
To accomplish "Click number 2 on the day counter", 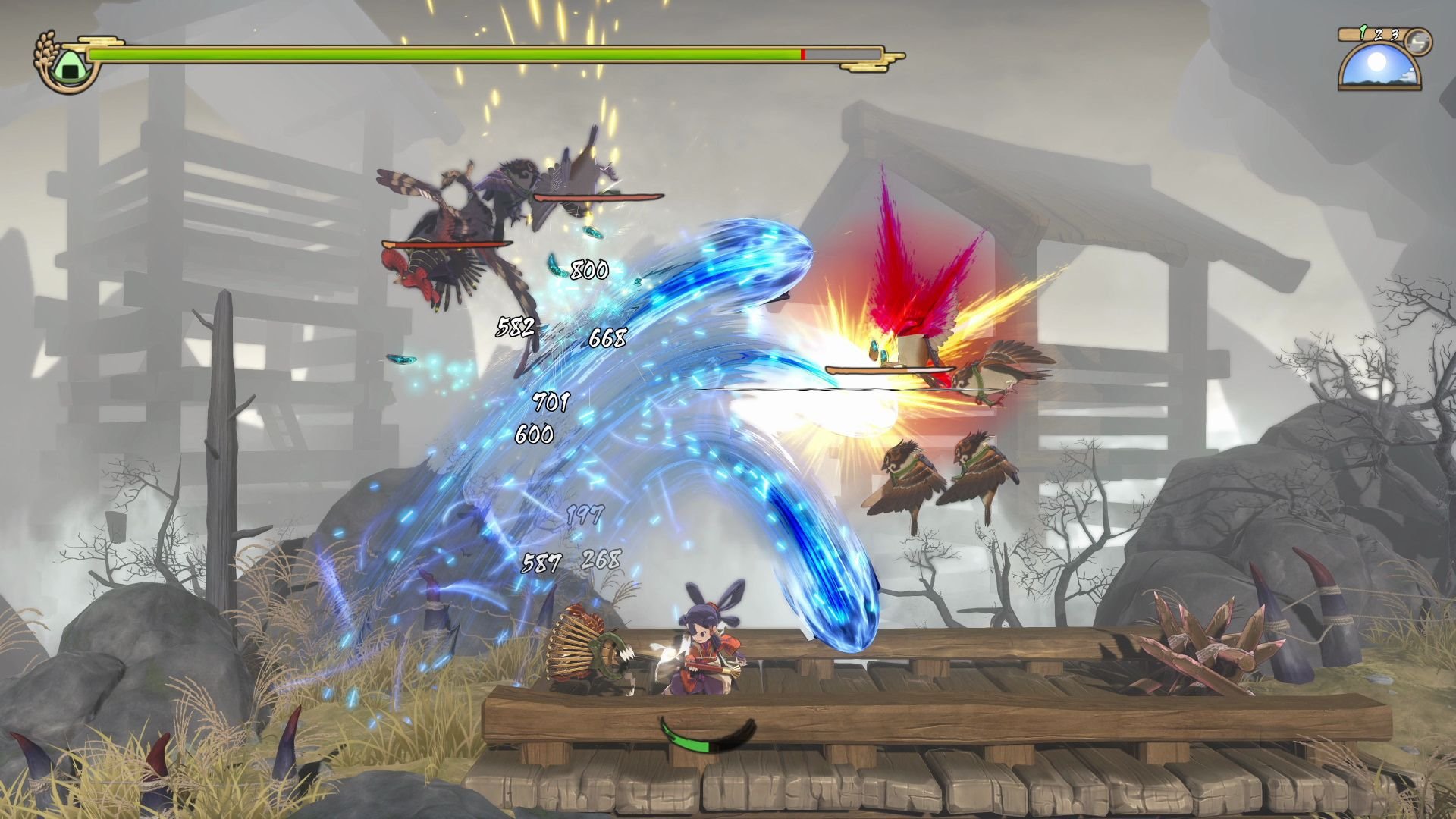I will (x=1378, y=35).
